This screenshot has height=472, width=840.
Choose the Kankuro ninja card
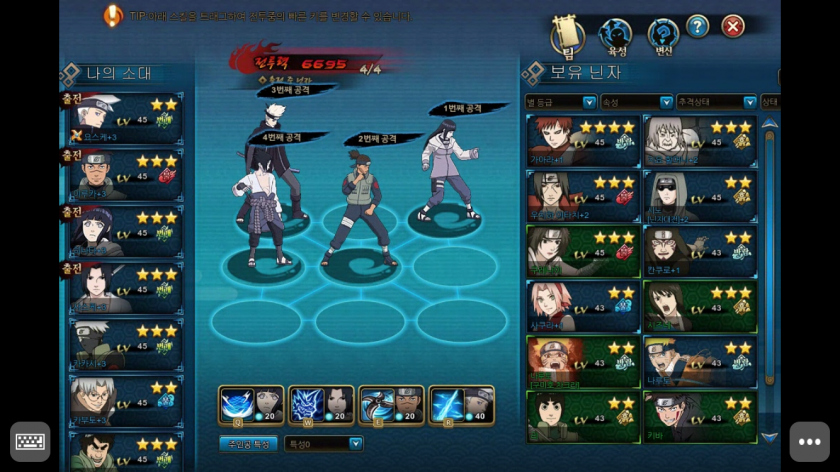point(699,251)
